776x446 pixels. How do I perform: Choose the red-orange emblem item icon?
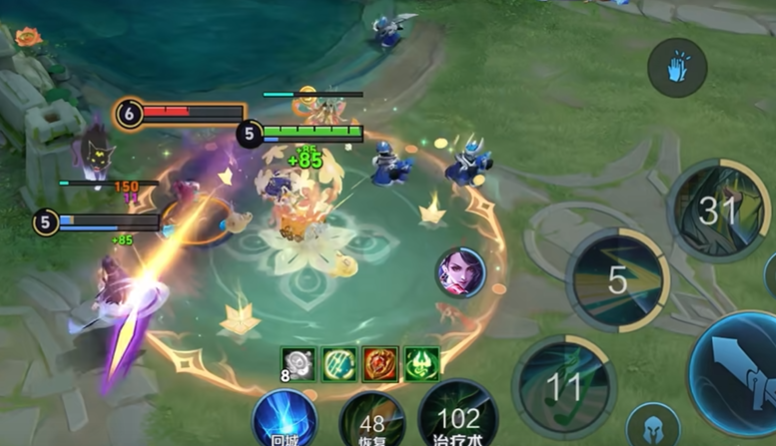(x=380, y=364)
